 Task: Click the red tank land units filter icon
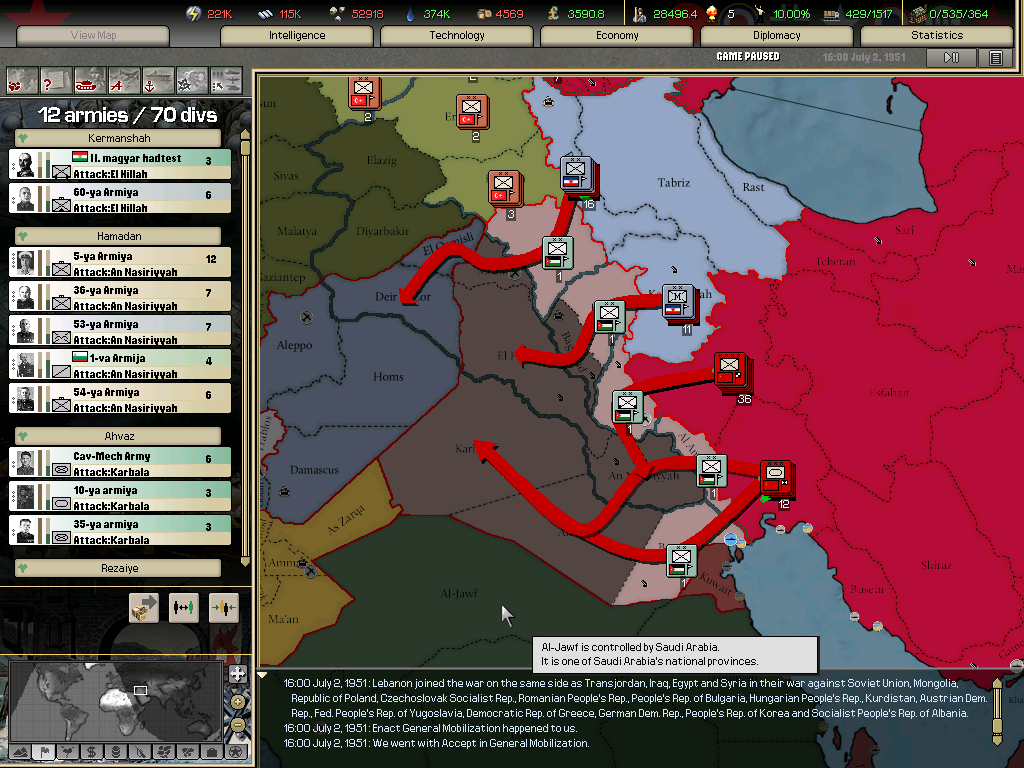click(89, 79)
